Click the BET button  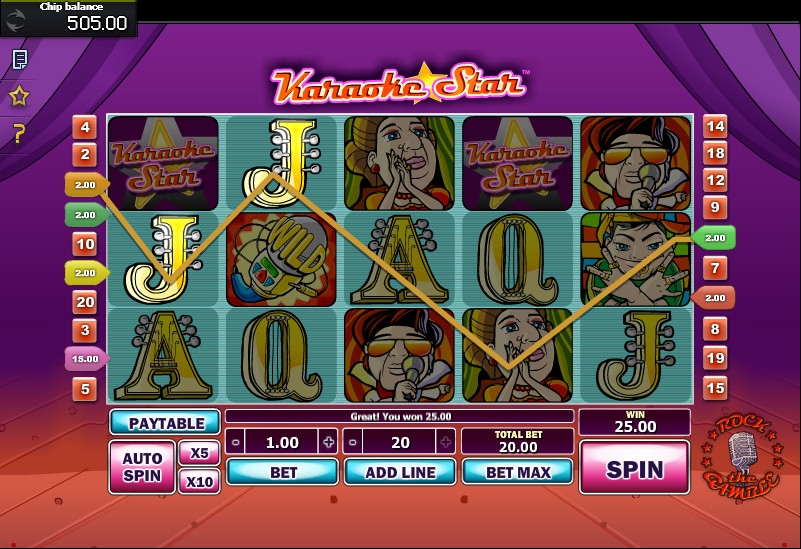tap(283, 472)
